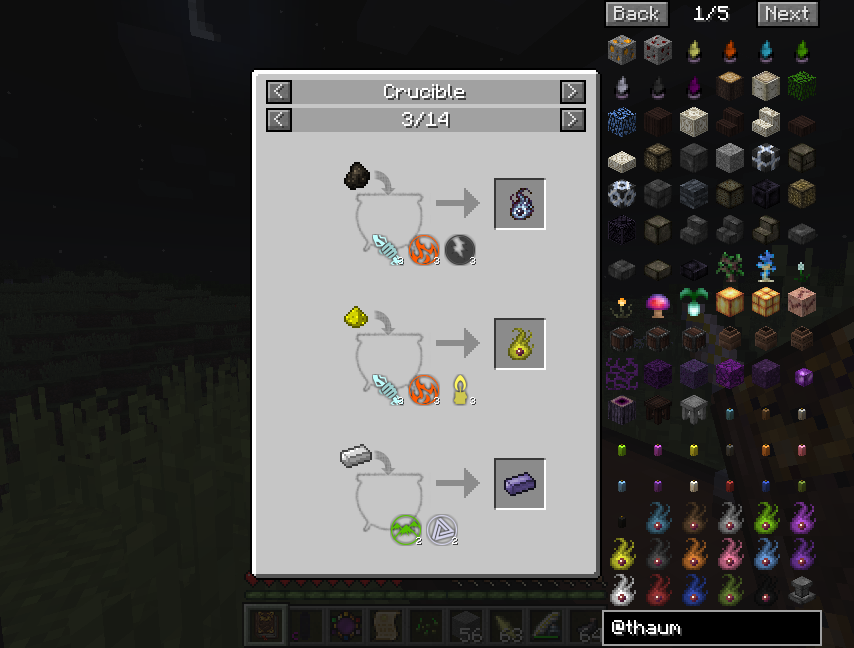Select the iron ingot ingredient
The image size is (854, 648).
coord(355,458)
